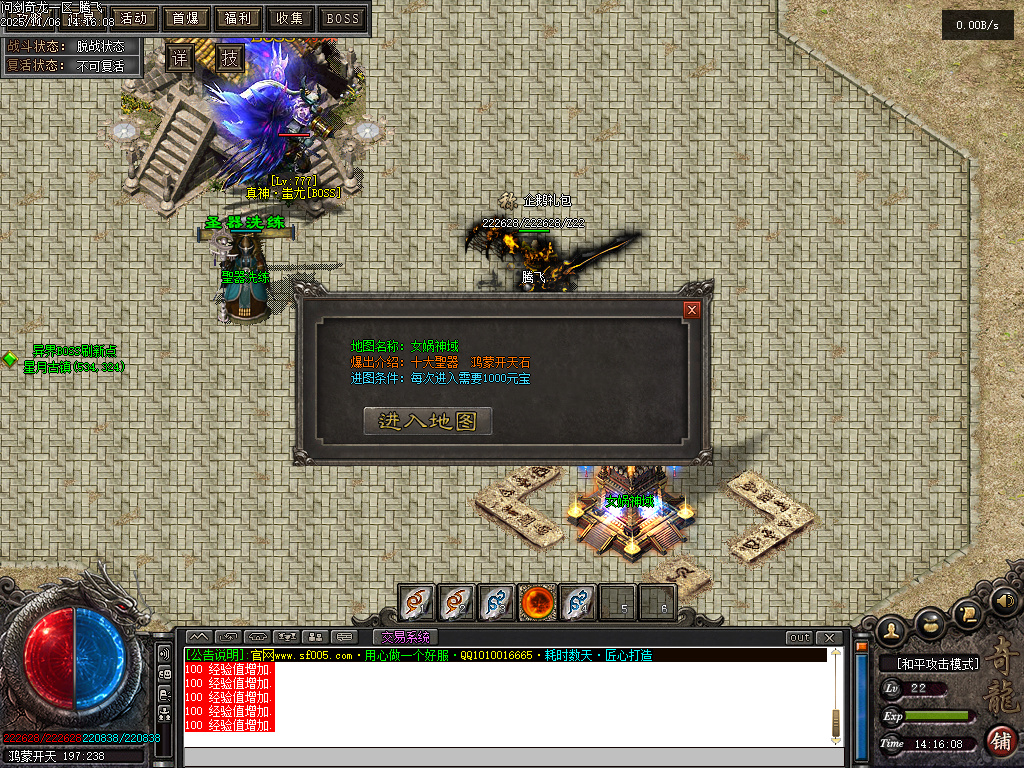Open the red 铺 shop button
The width and height of the screenshot is (1024, 768).
coord(1000,741)
